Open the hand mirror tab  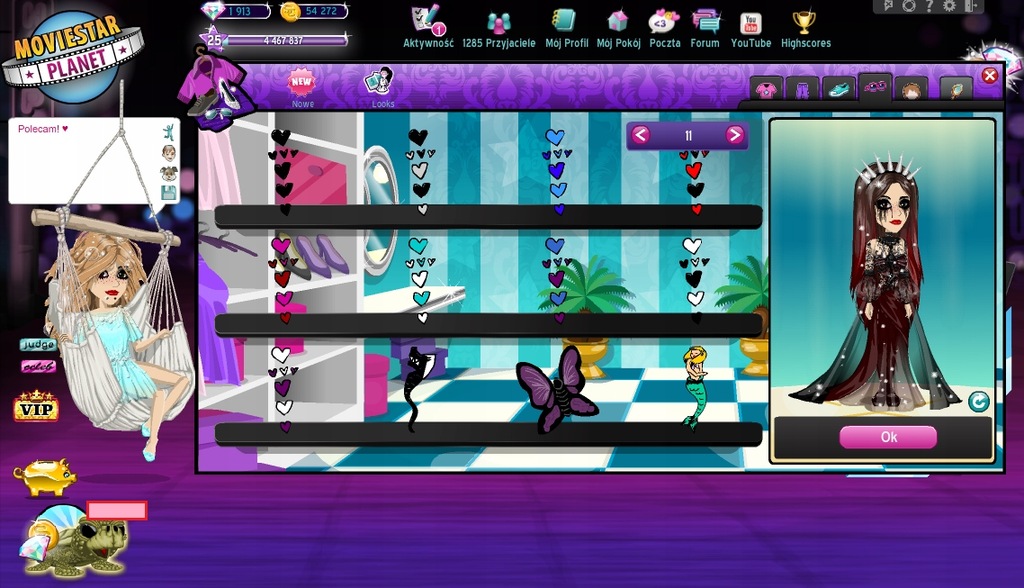click(956, 90)
